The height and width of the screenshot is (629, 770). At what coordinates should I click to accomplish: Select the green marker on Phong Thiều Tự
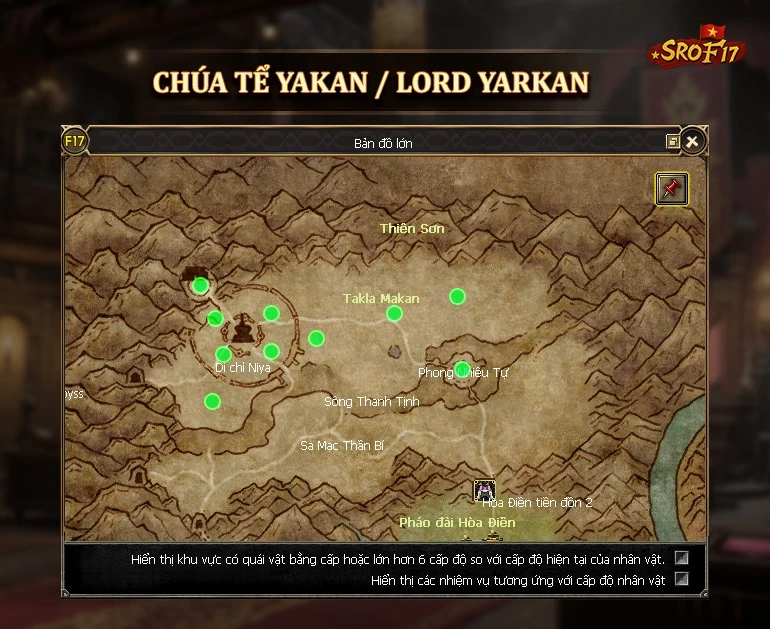click(462, 368)
